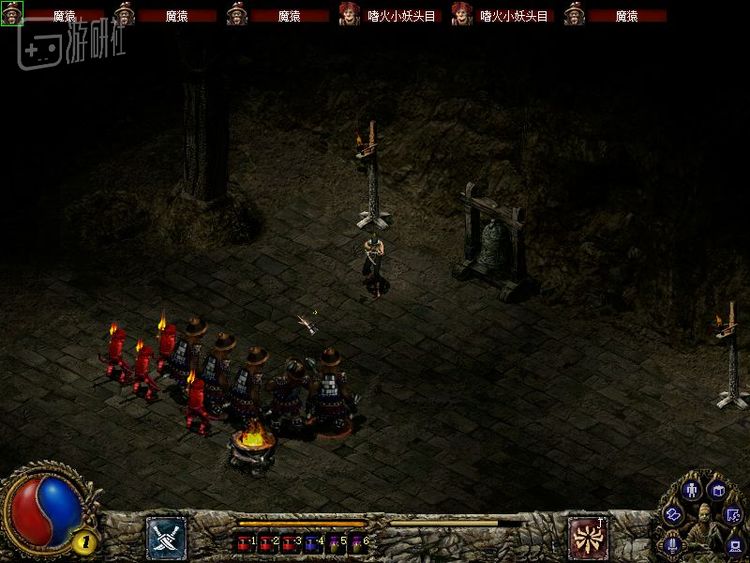Use the red potion in slot 1
The image size is (750, 563).
pos(244,543)
